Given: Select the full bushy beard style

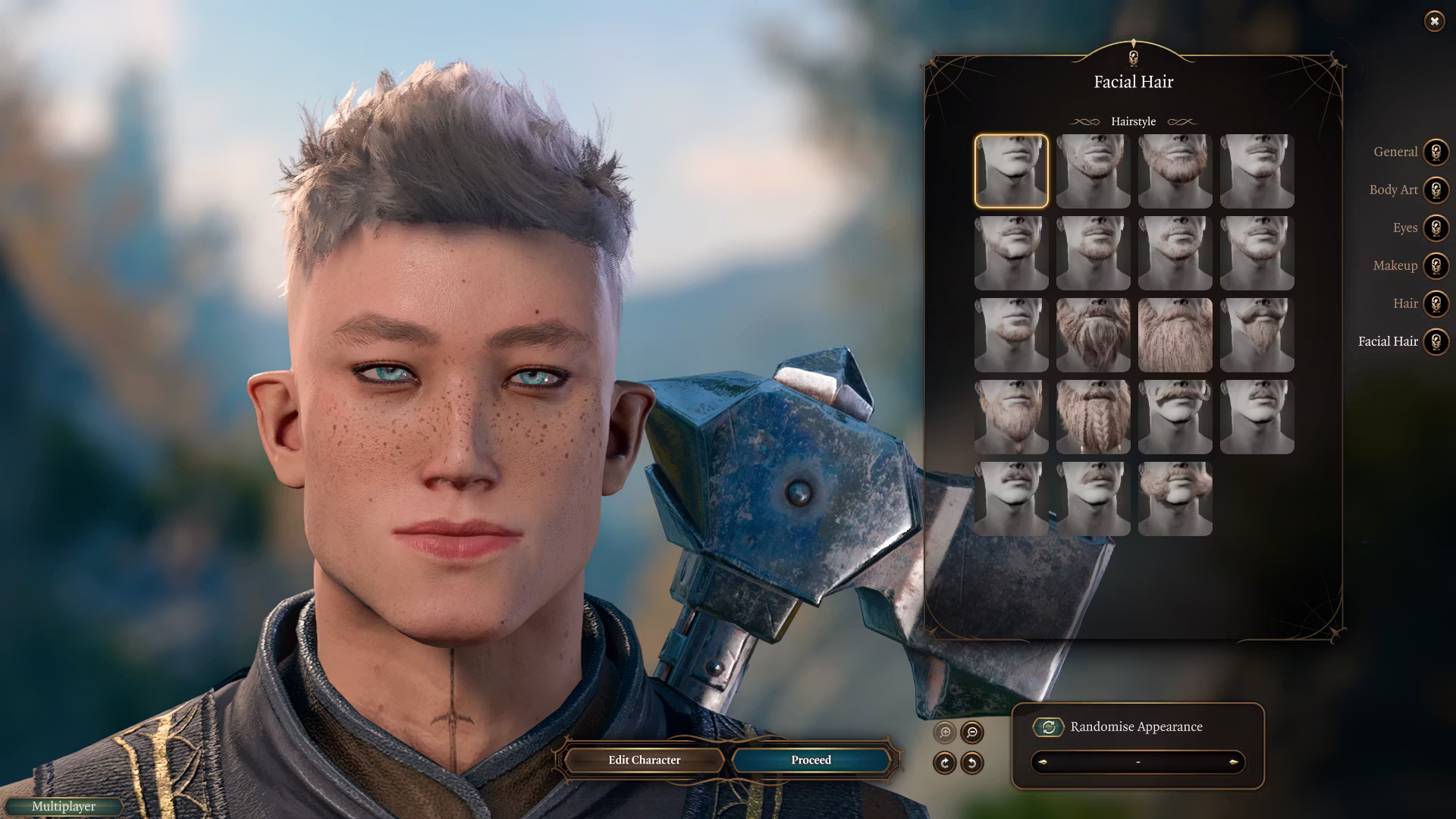Looking at the screenshot, I should (x=1175, y=334).
